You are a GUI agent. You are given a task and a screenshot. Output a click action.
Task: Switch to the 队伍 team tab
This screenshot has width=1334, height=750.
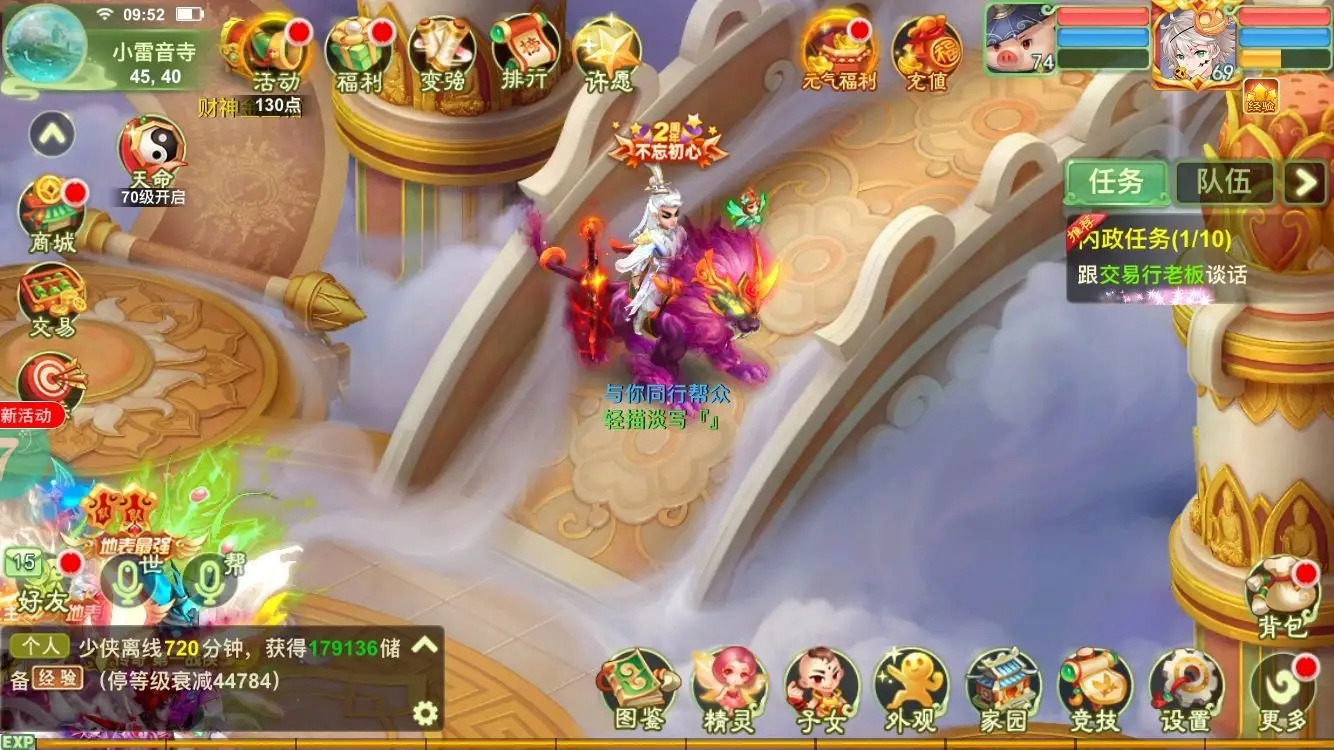(x=1224, y=182)
